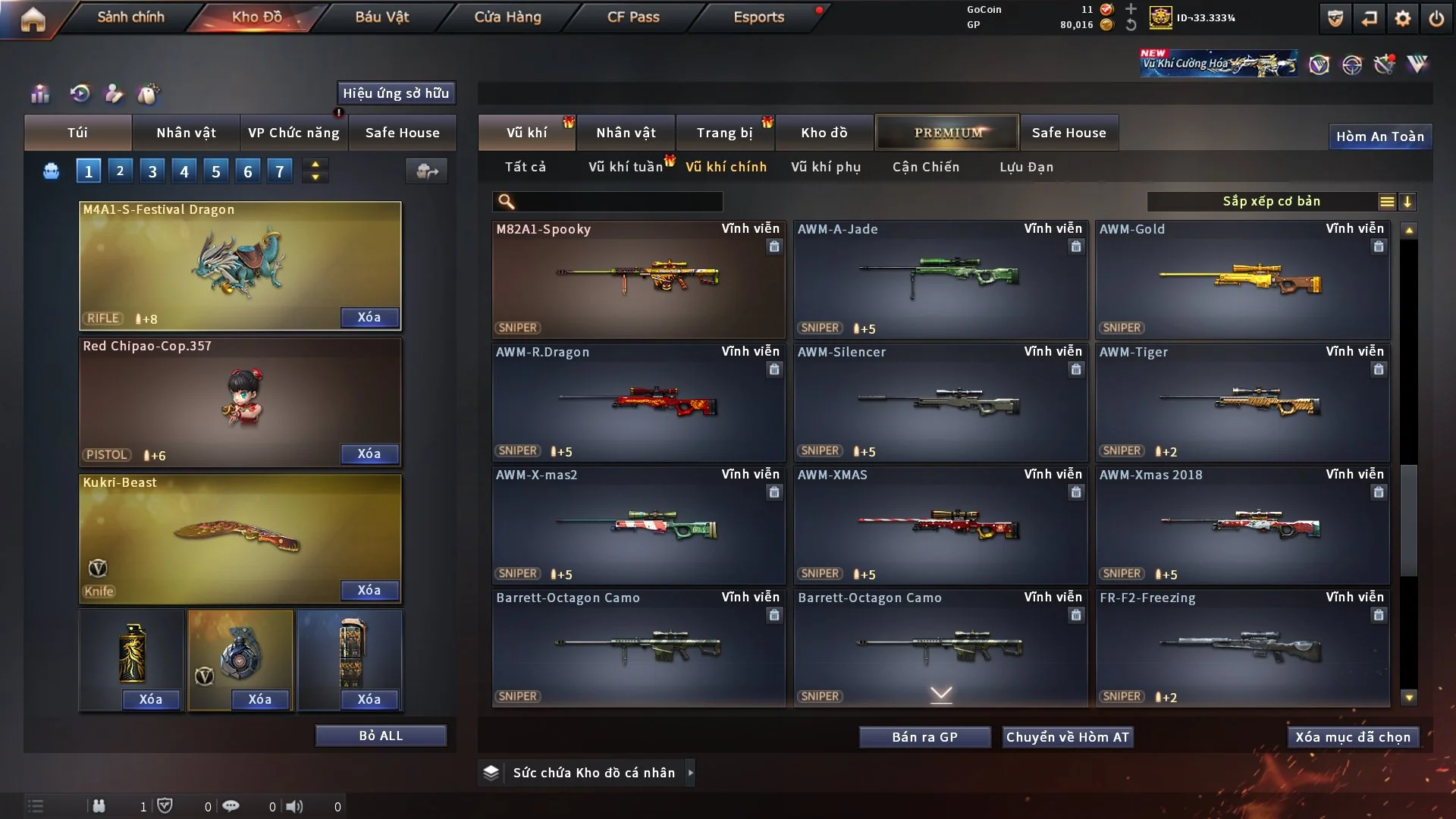Focus the weapon search field

click(618, 201)
